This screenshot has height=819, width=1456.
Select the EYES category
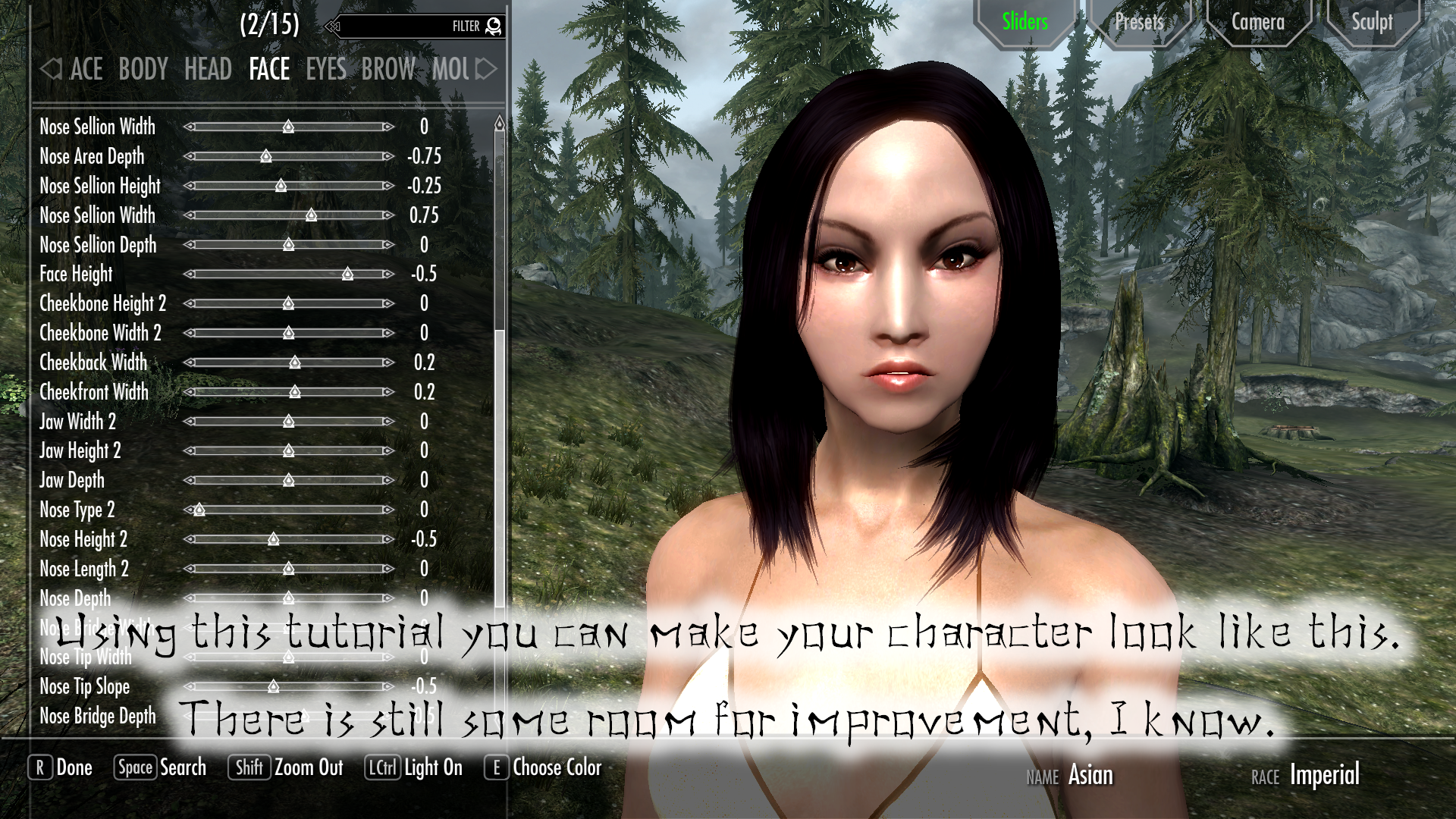click(325, 69)
